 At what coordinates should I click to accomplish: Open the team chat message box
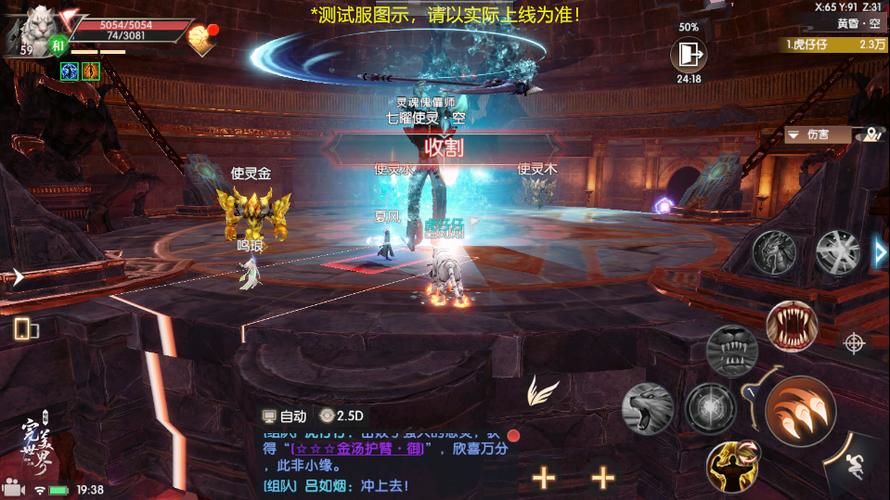385,460
